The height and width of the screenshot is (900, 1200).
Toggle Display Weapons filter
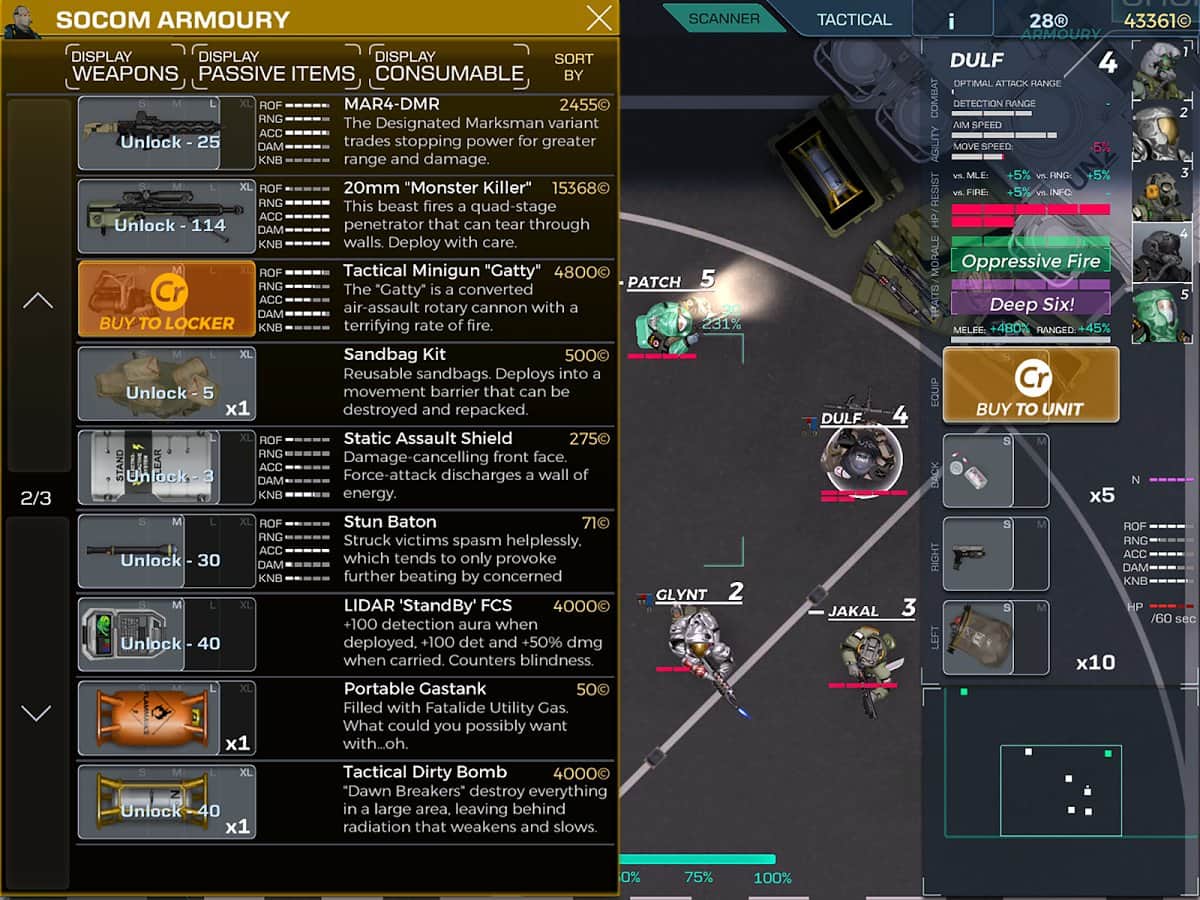click(125, 66)
